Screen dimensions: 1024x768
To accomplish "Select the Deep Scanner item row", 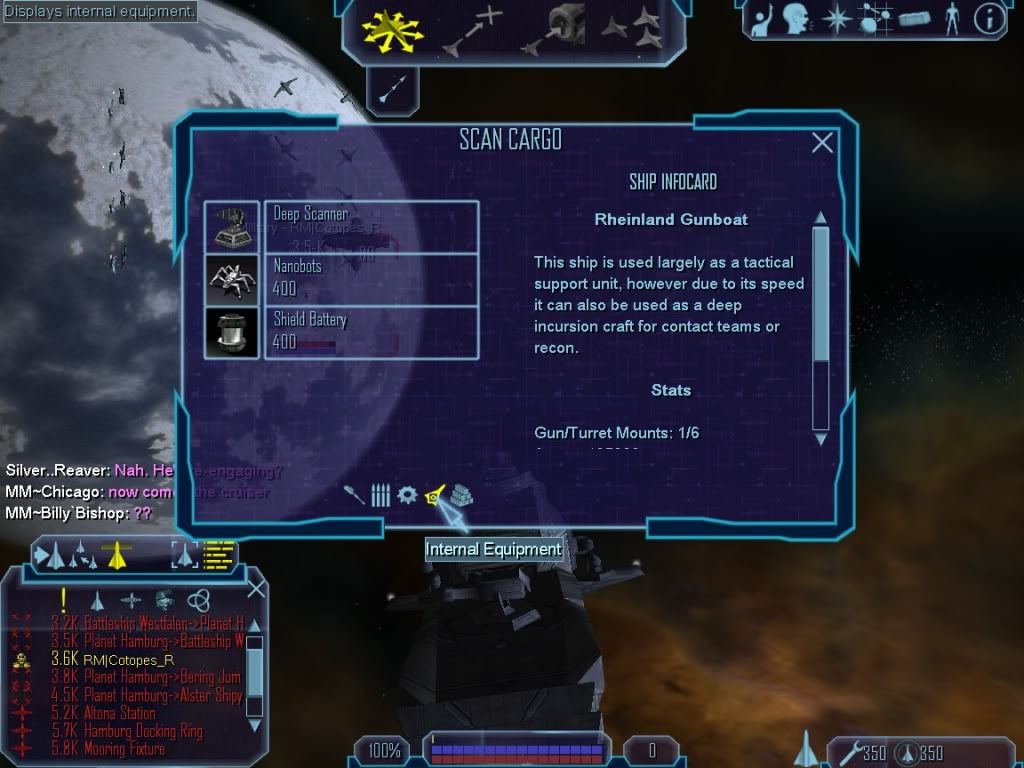I will [370, 227].
